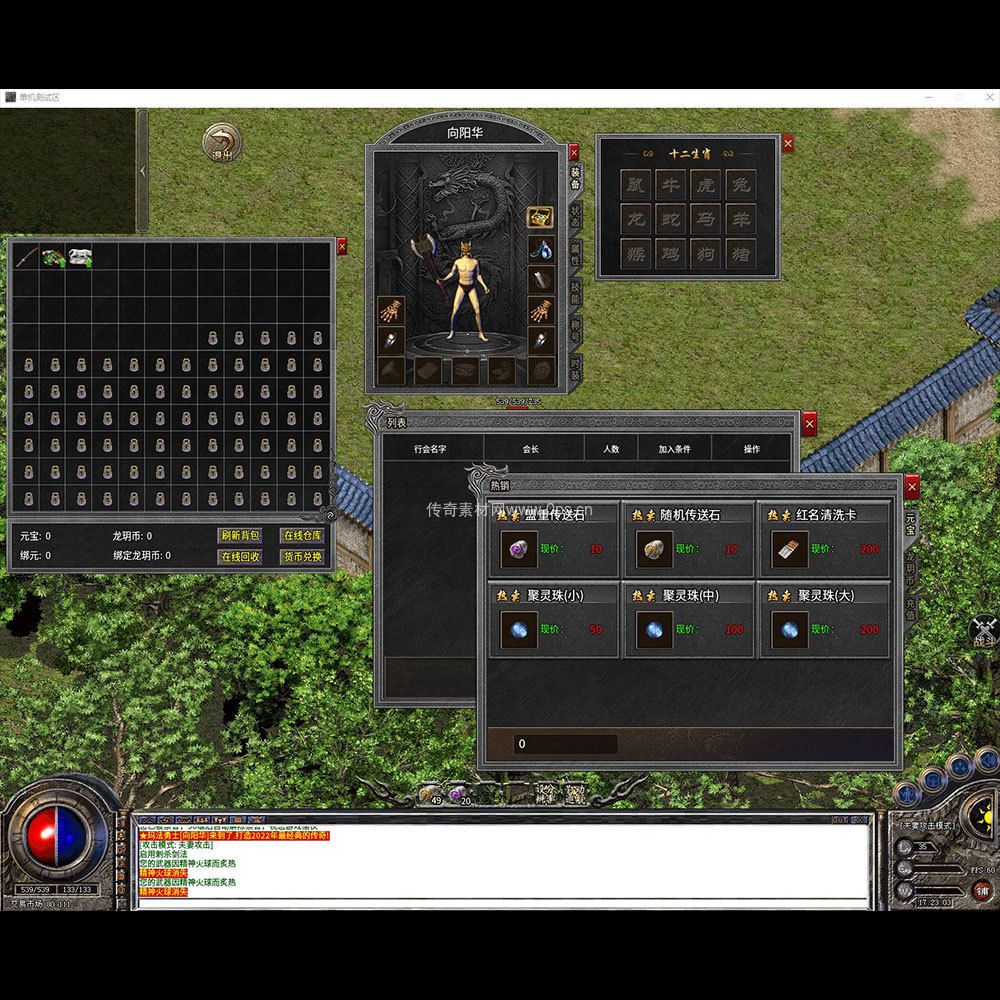The height and width of the screenshot is (1000, 1000).
Task: Click the 刷新背包 refresh bag button
Action: tap(240, 536)
